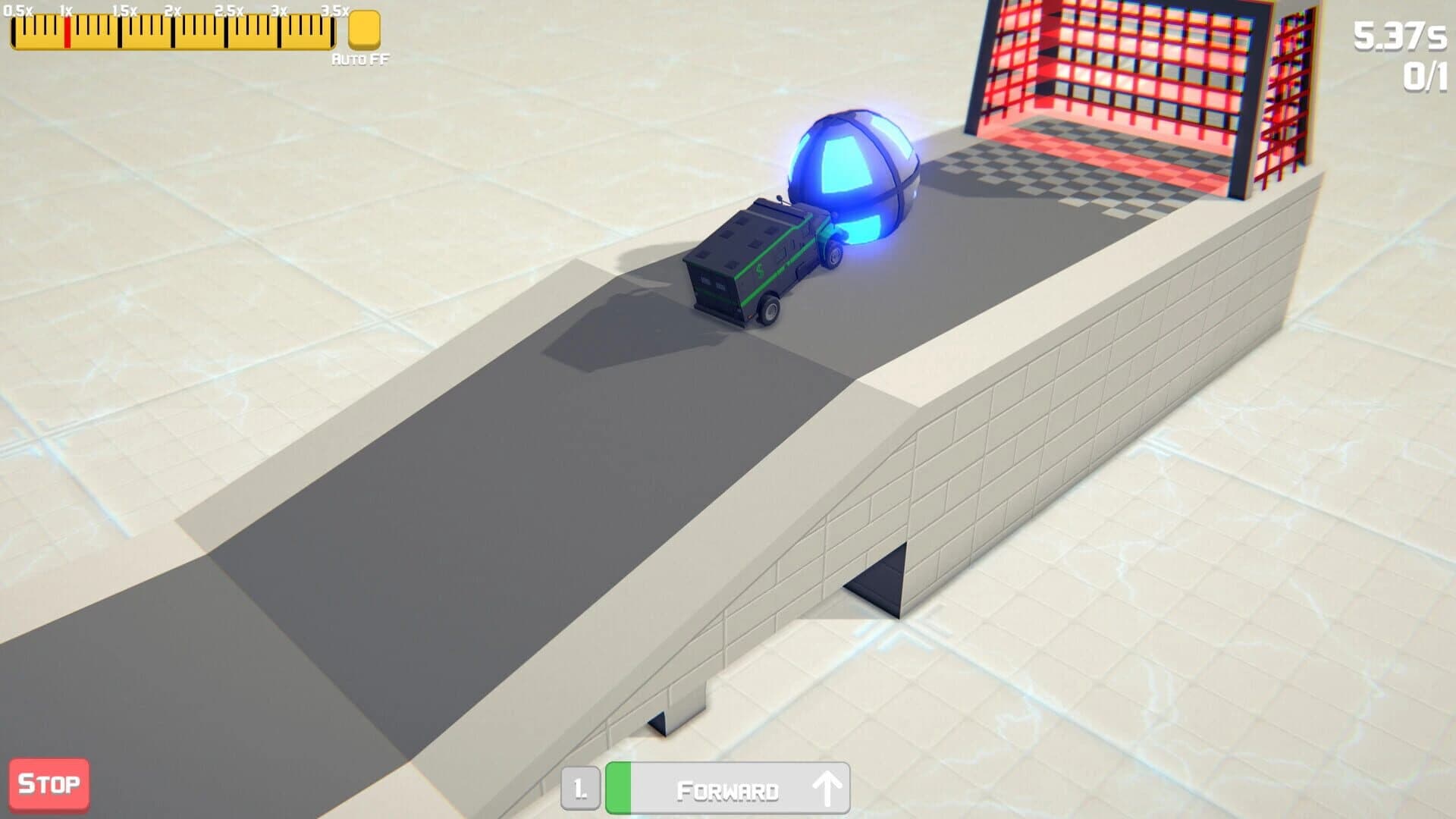Click the red Stop button

click(48, 784)
